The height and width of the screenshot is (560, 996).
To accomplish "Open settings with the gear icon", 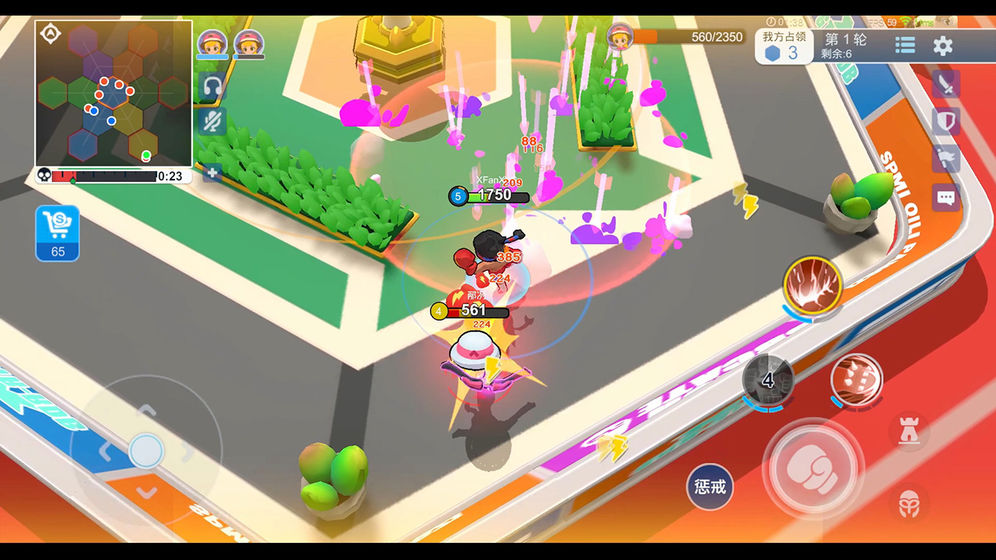I will click(943, 45).
